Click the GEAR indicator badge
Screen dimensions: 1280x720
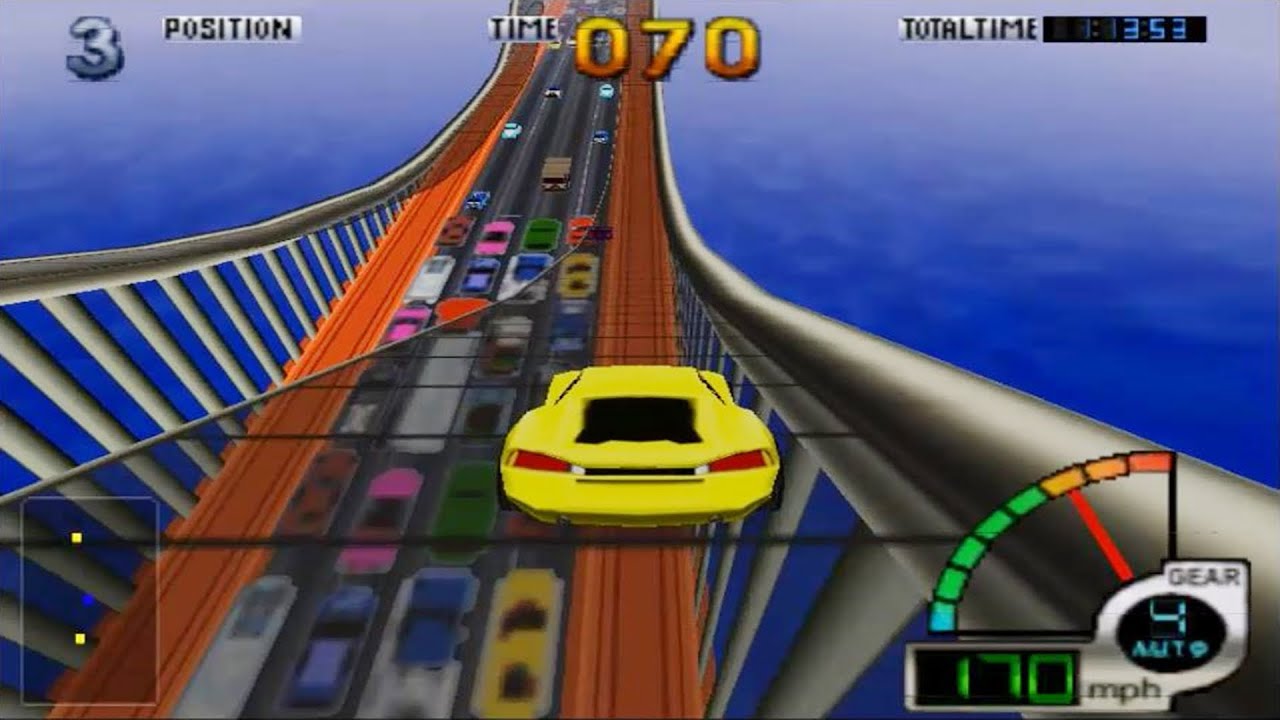(x=1204, y=575)
